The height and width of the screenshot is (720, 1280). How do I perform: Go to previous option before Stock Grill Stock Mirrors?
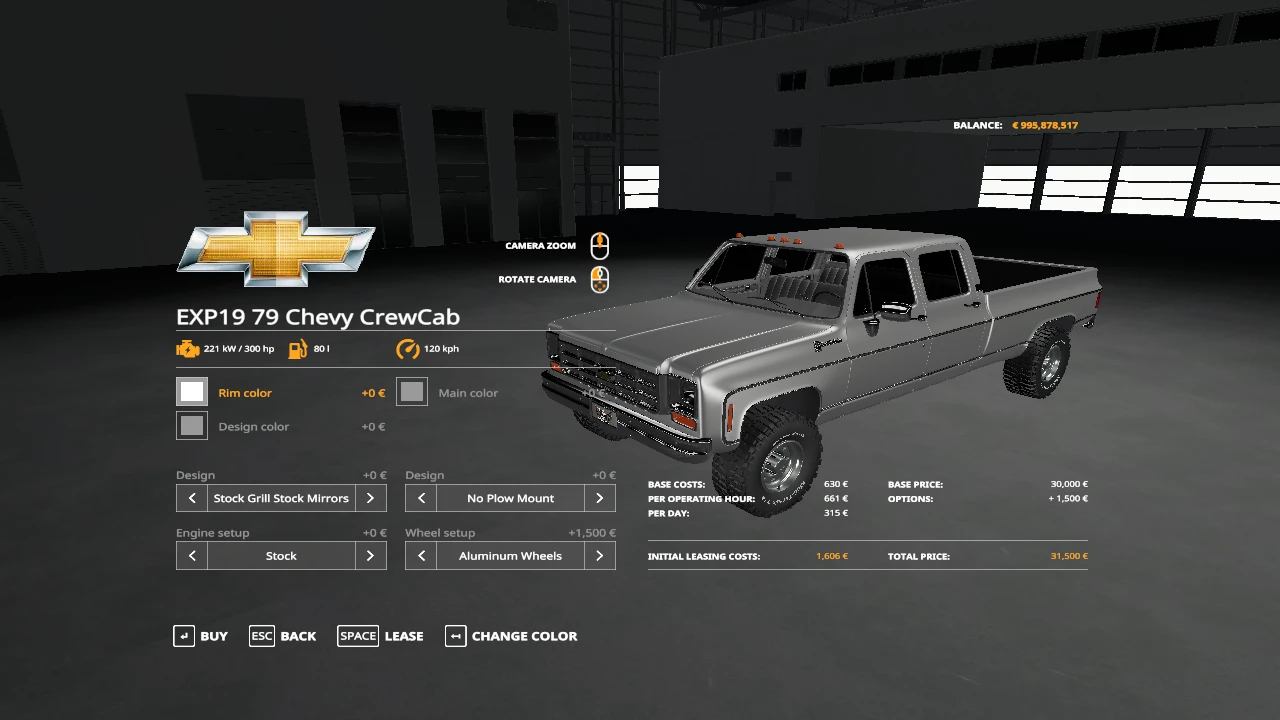pyautogui.click(x=192, y=498)
